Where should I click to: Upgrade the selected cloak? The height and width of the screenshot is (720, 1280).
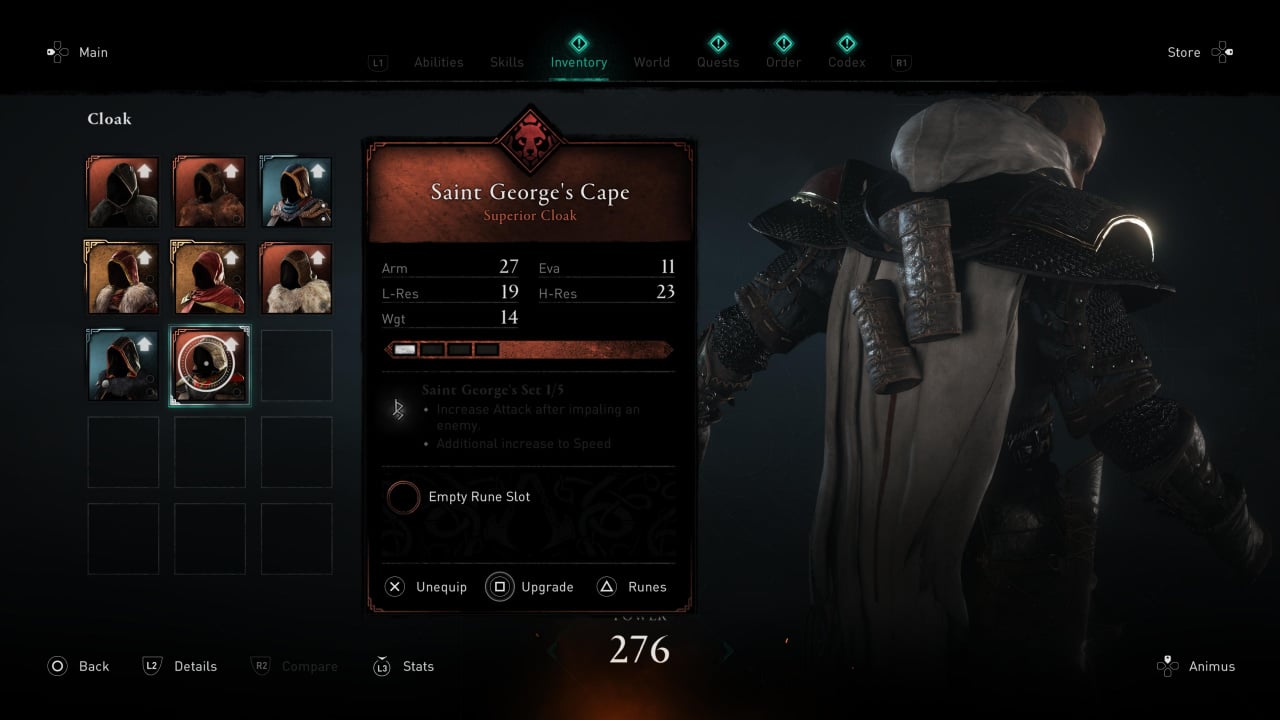click(x=531, y=587)
